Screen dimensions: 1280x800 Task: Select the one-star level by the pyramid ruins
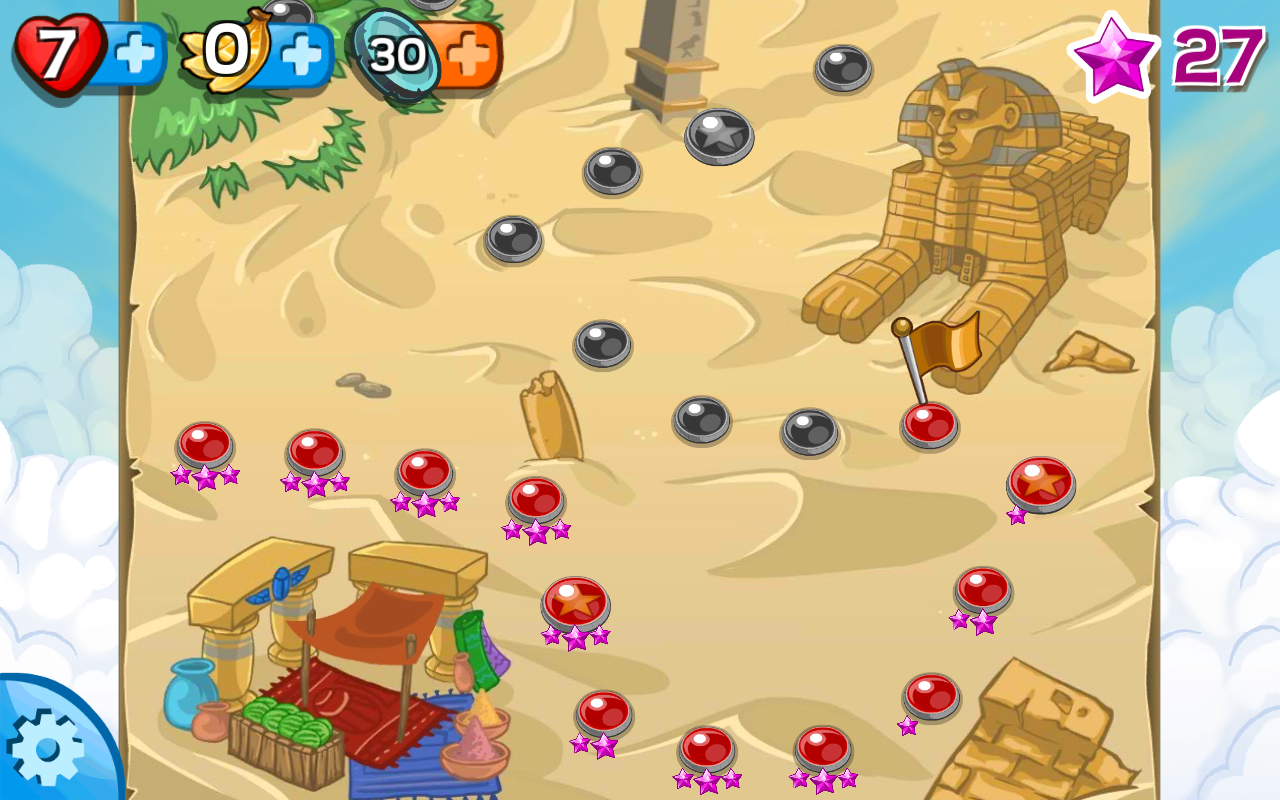click(930, 695)
